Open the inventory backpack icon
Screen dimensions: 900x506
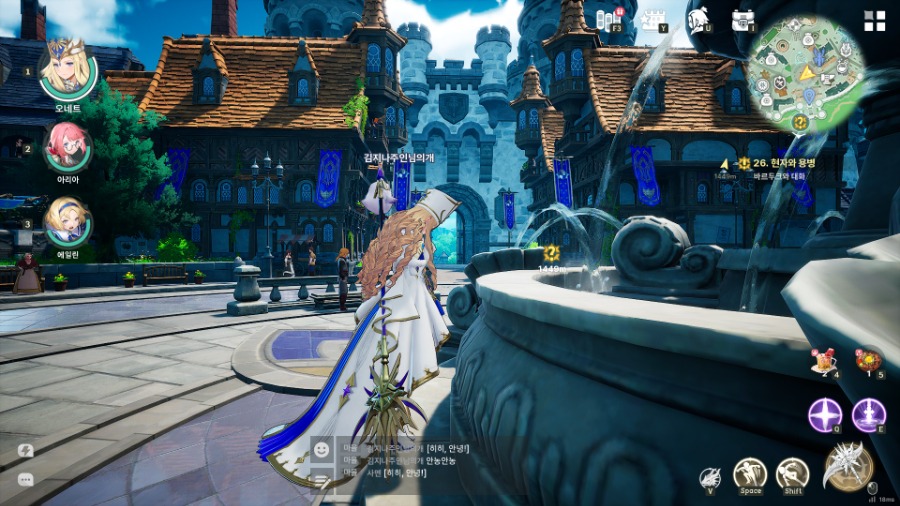(x=742, y=20)
